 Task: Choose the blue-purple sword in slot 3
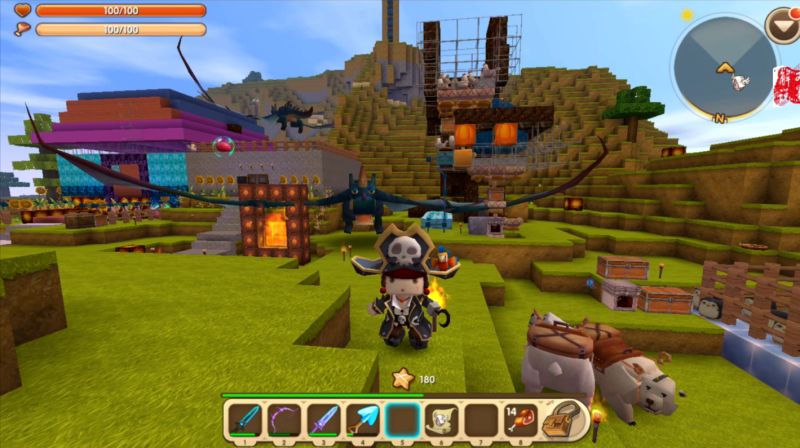click(x=323, y=420)
